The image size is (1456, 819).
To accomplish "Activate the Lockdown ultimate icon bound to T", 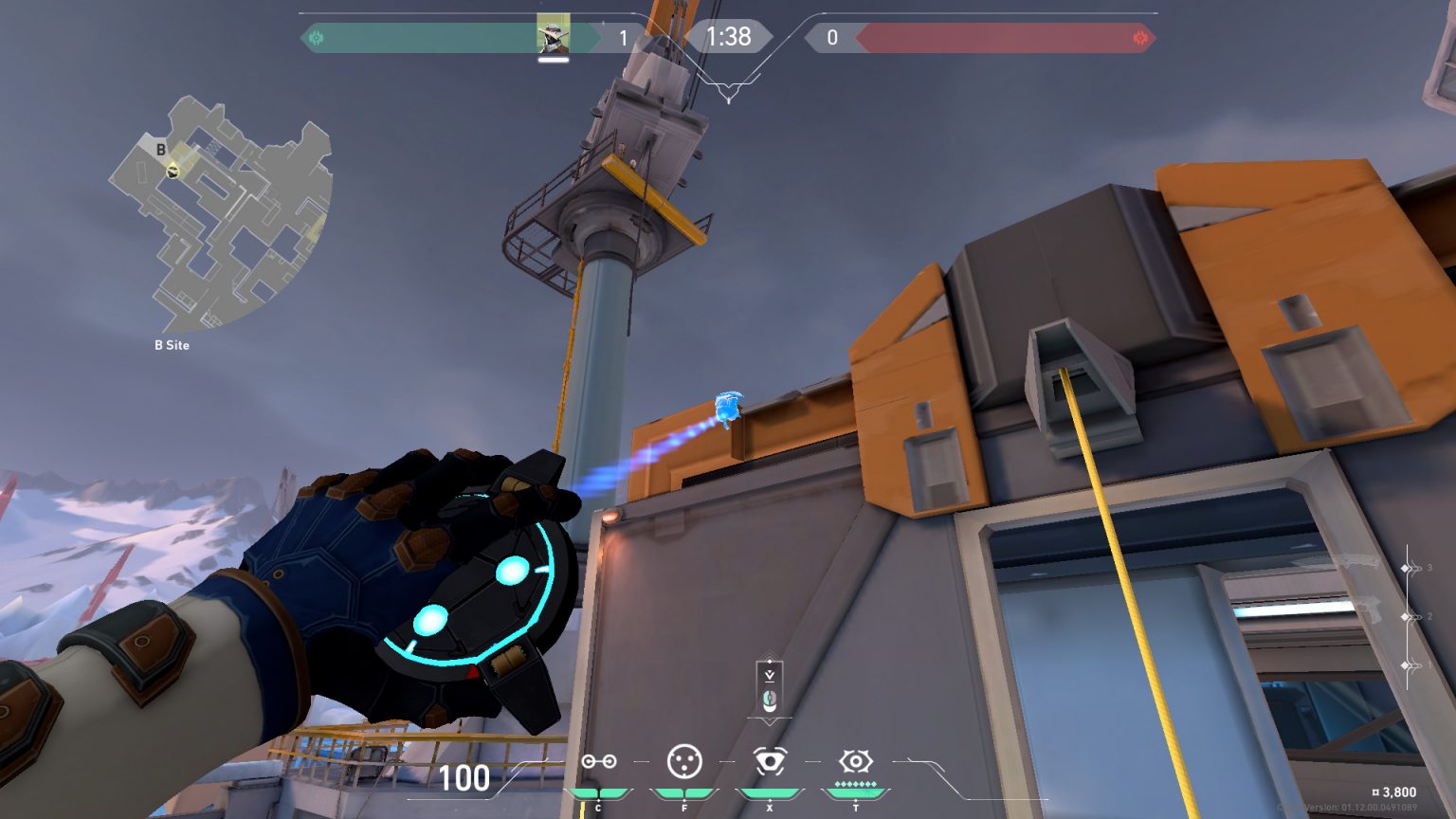I will [x=854, y=761].
